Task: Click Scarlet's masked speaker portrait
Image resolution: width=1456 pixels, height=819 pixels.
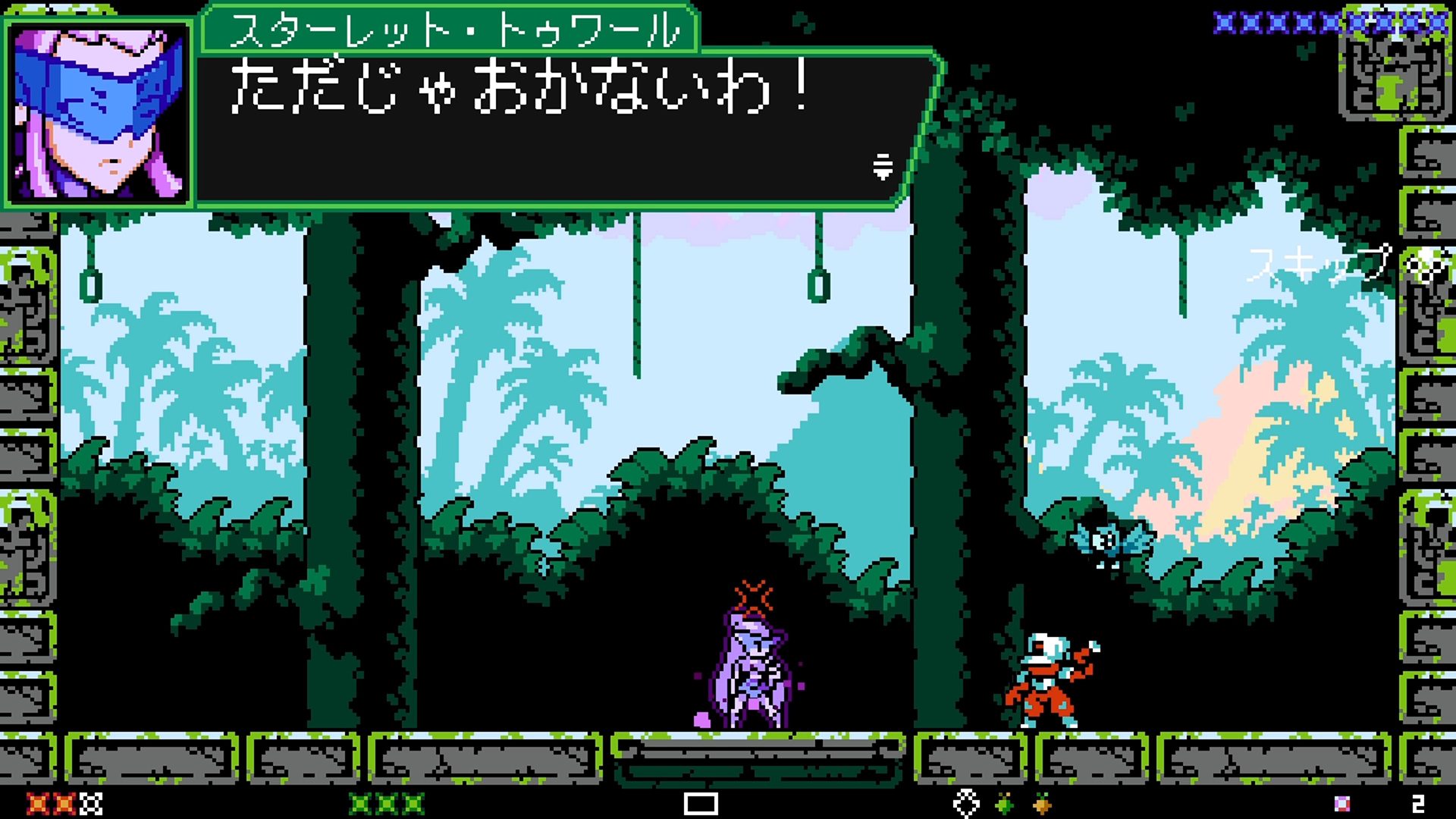Action: 99,114
